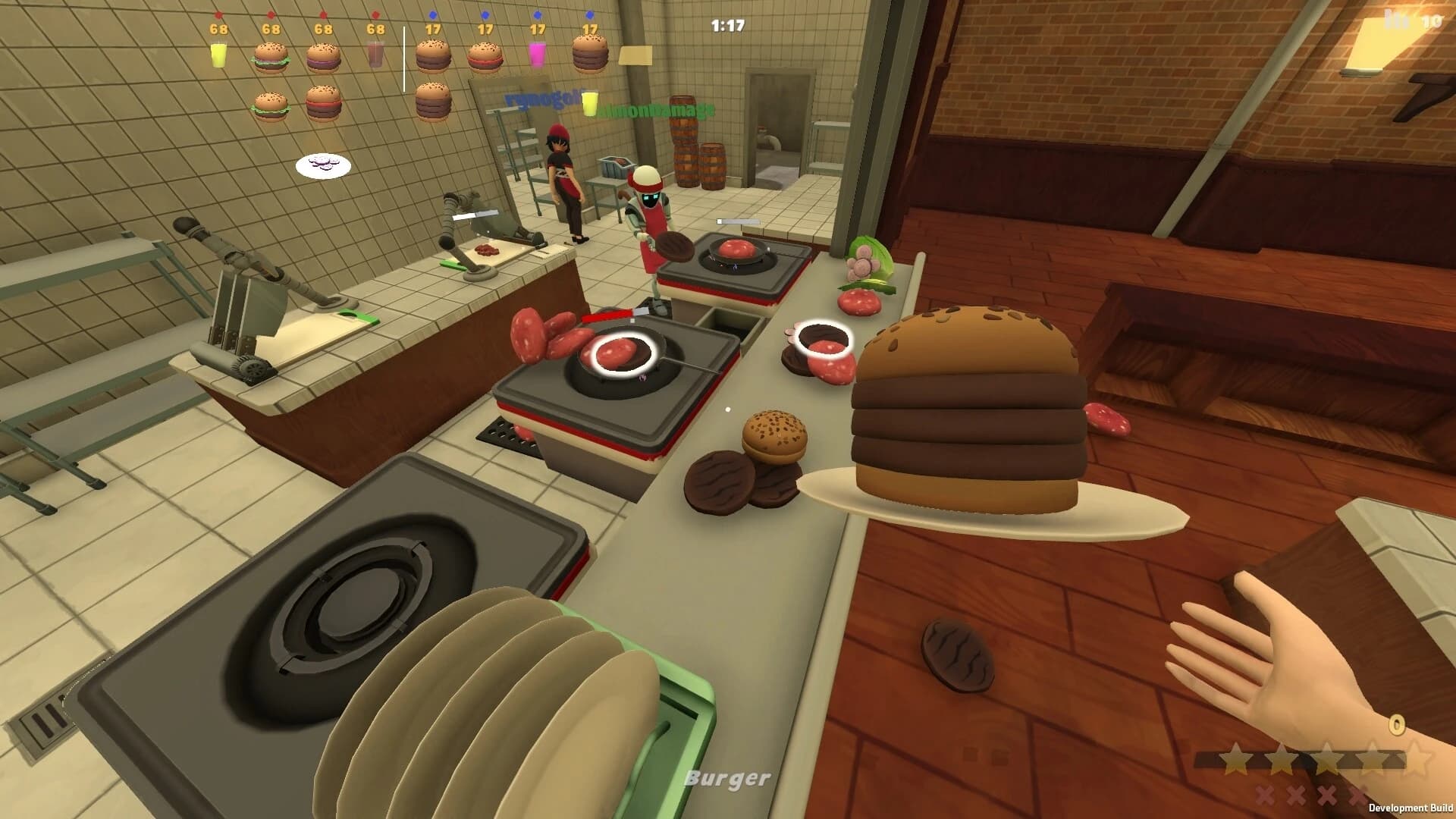Click the pink drink order icon
This screenshot has height=819, width=1456.
[x=538, y=54]
